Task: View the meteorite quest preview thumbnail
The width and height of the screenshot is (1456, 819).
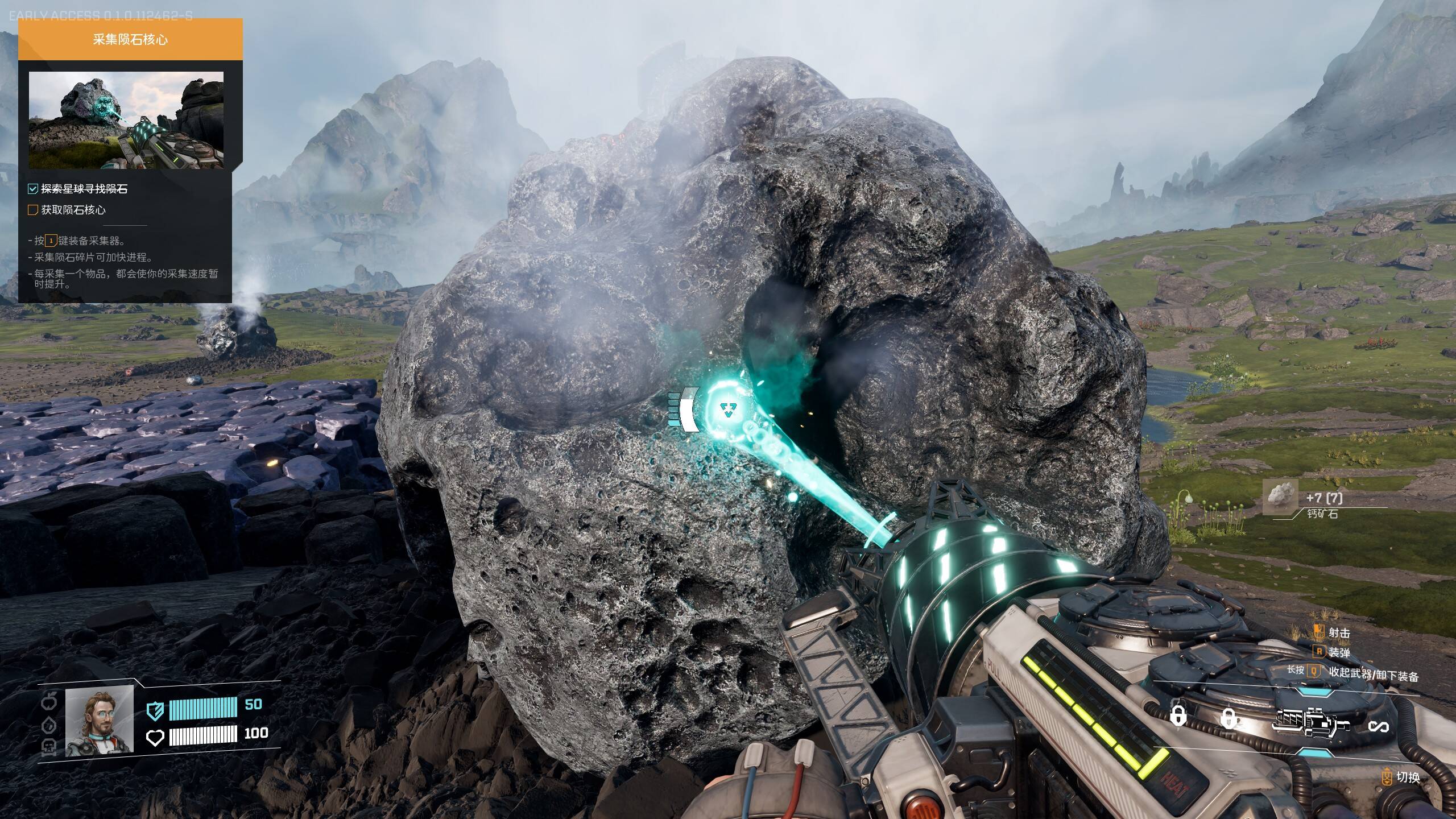Action: [126, 120]
